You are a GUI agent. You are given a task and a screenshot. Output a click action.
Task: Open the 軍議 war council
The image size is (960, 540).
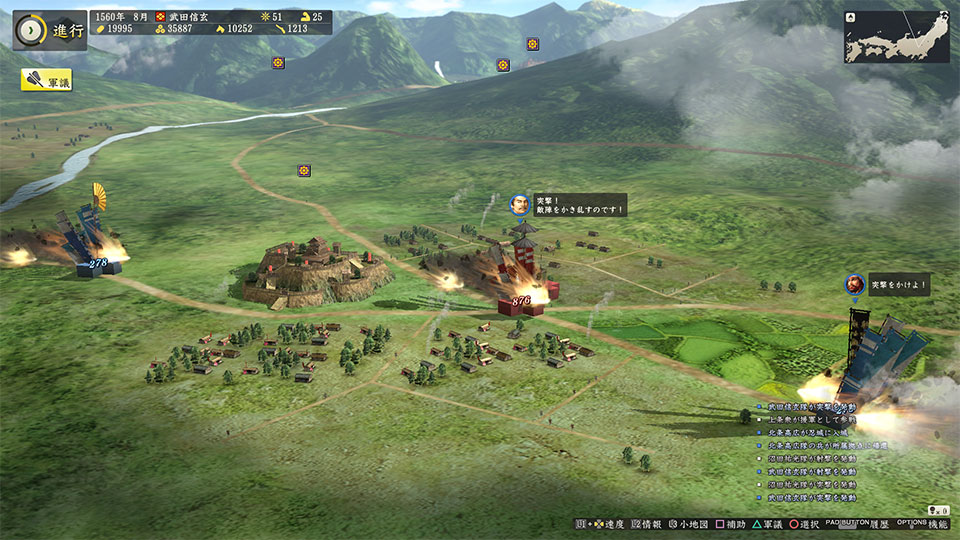click(46, 83)
